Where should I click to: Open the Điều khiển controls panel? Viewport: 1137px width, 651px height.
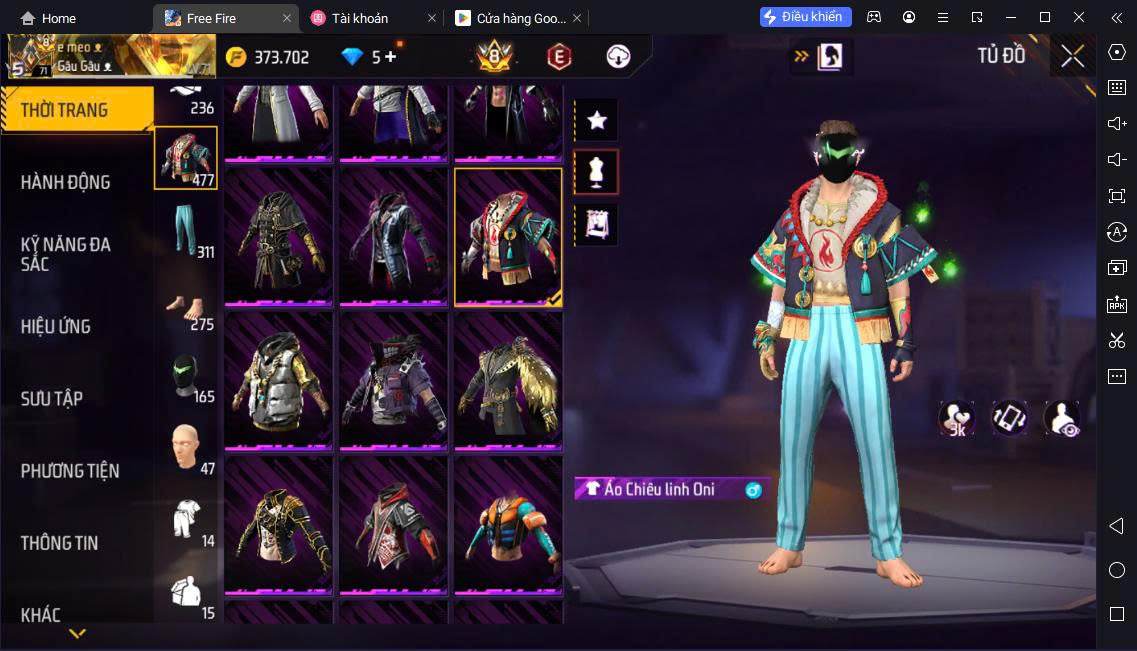pyautogui.click(x=806, y=17)
